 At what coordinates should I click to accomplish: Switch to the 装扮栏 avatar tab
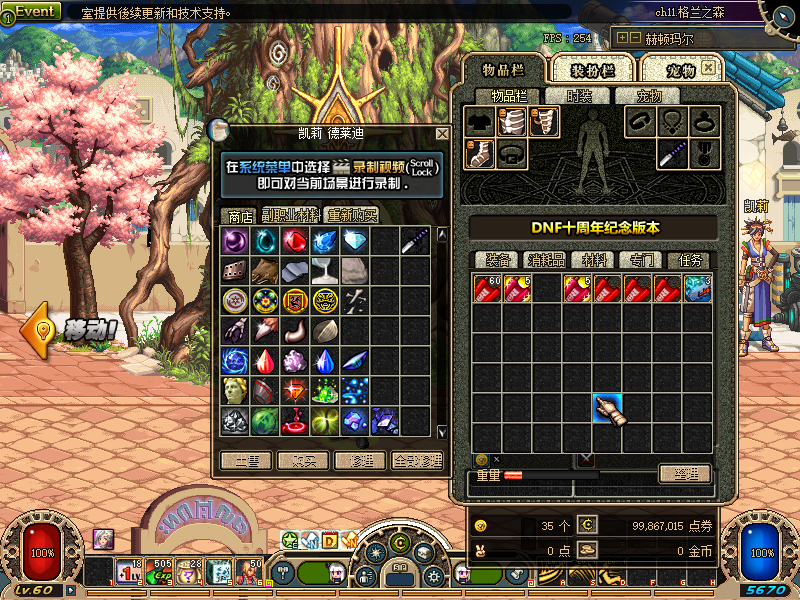coord(592,69)
